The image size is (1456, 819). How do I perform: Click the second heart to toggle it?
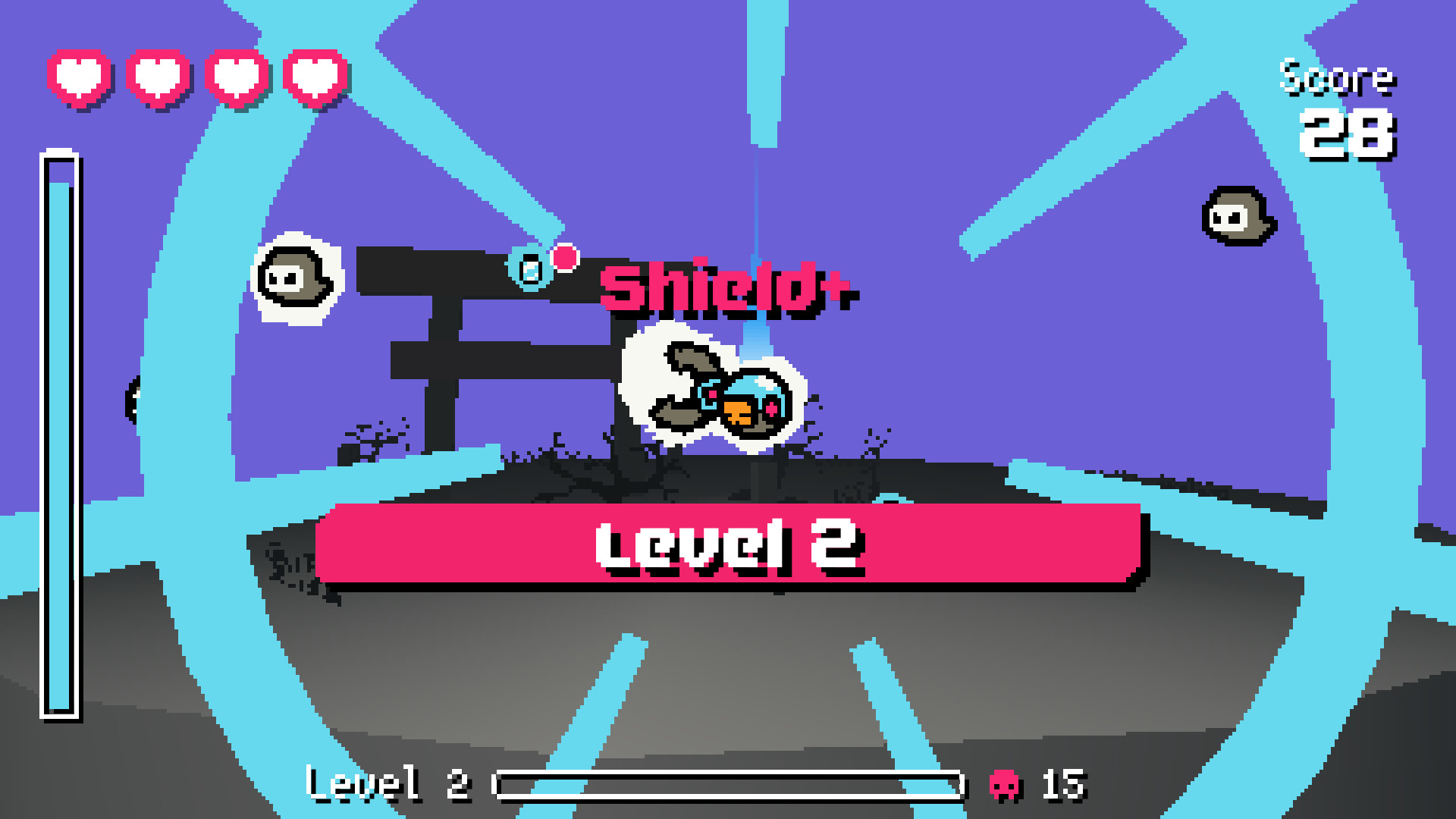pos(157,77)
